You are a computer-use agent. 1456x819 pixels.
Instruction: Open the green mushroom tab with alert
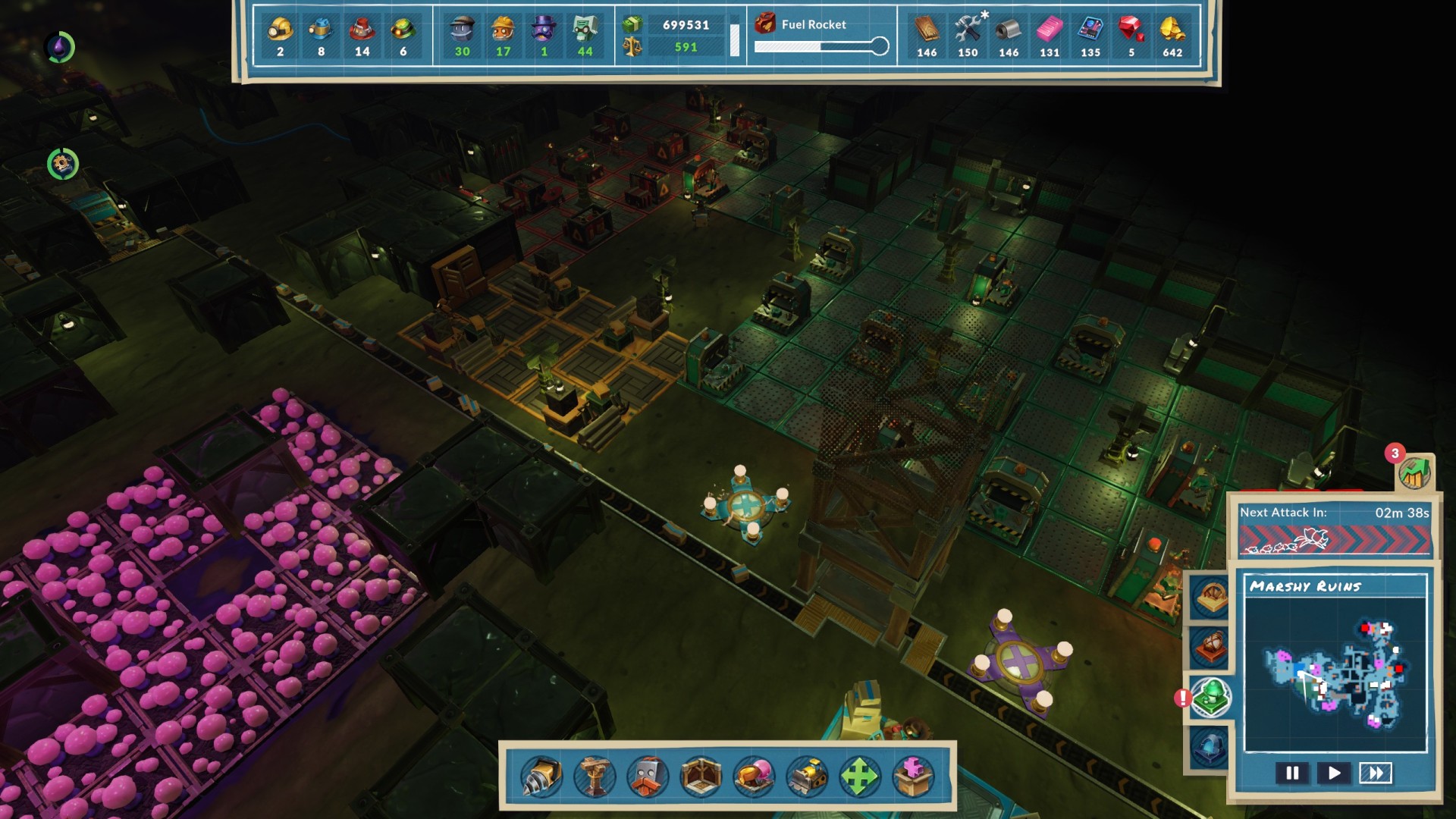point(1210,697)
